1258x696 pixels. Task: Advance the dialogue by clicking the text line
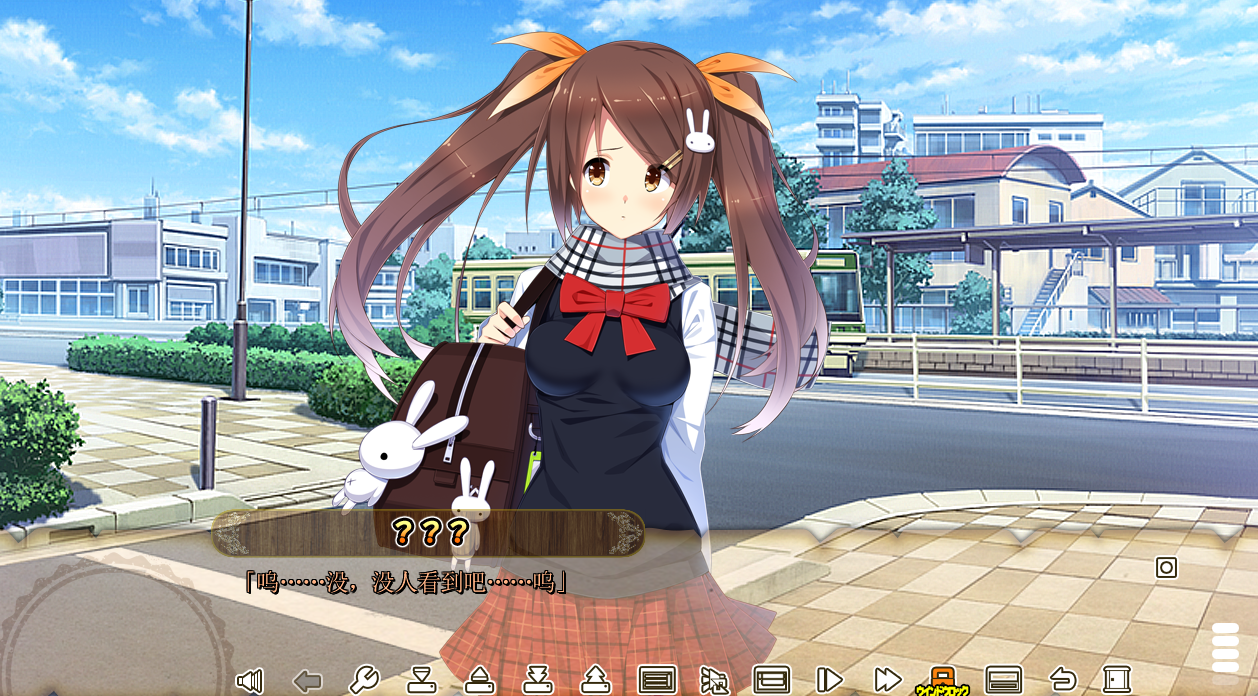tap(406, 582)
